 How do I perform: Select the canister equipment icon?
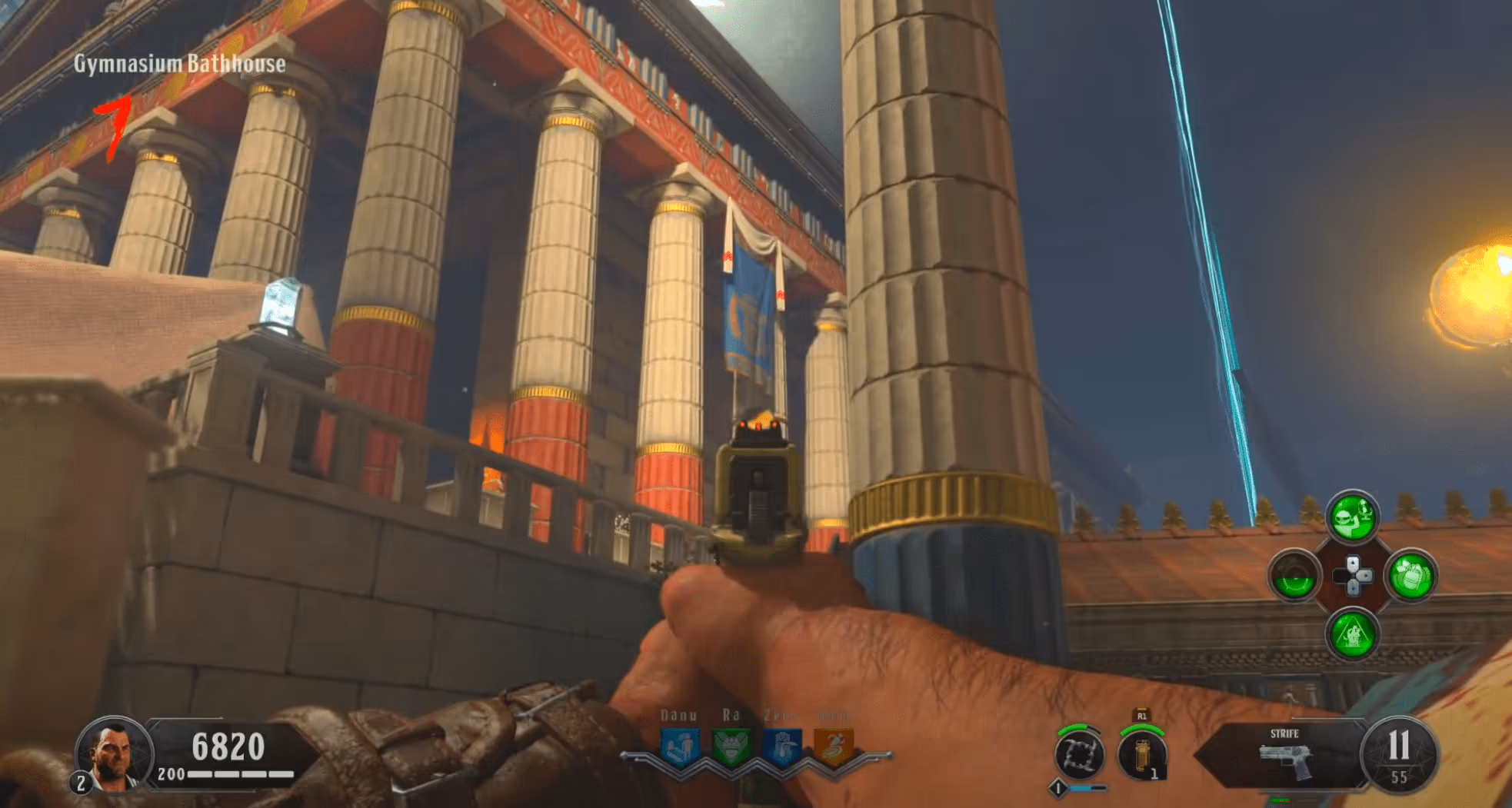(1142, 755)
